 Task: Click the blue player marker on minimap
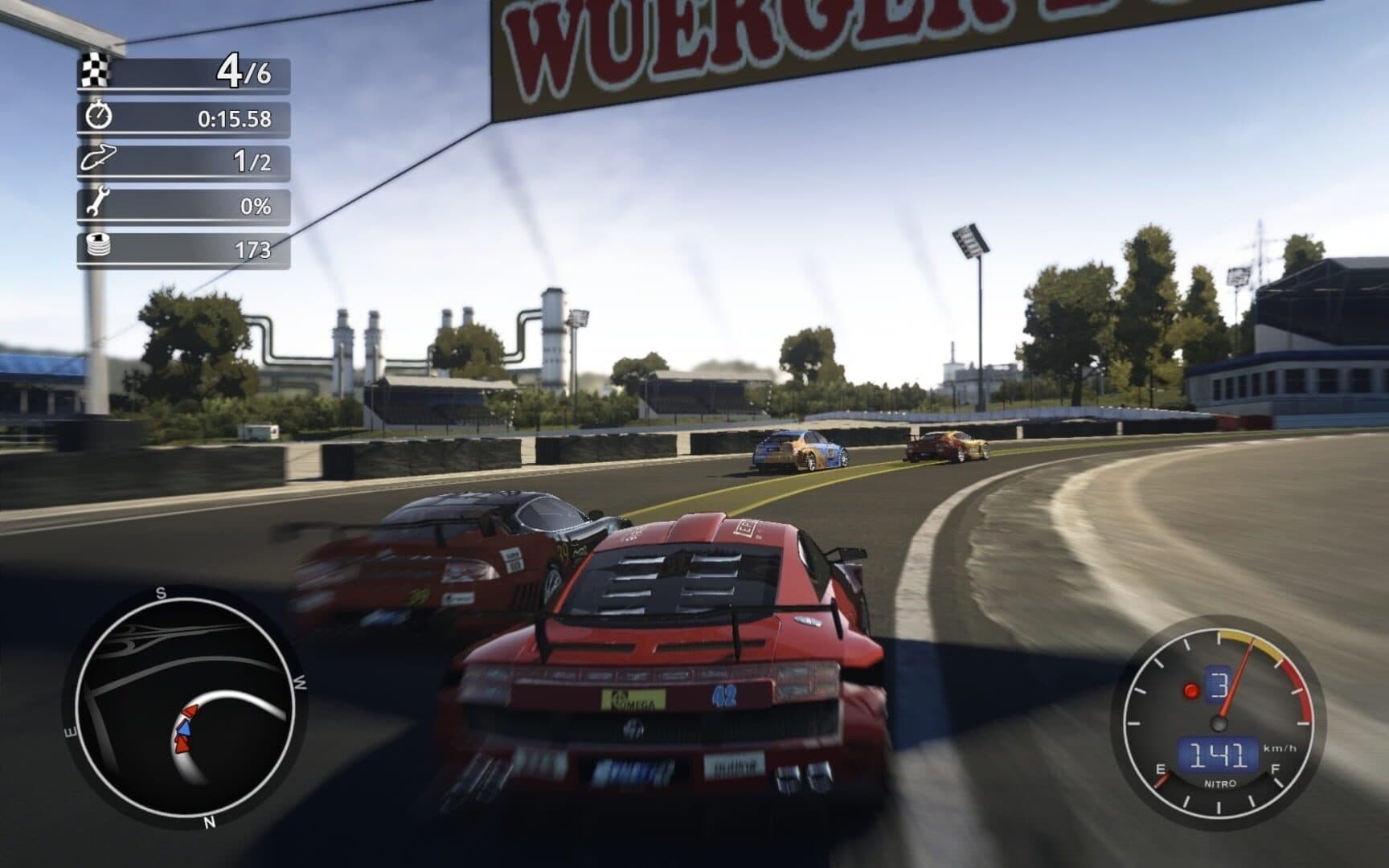[x=184, y=727]
